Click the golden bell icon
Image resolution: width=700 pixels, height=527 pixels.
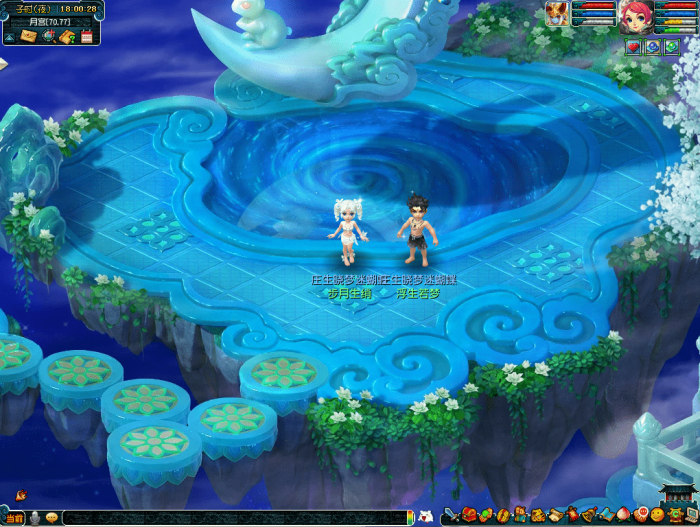coord(589,515)
